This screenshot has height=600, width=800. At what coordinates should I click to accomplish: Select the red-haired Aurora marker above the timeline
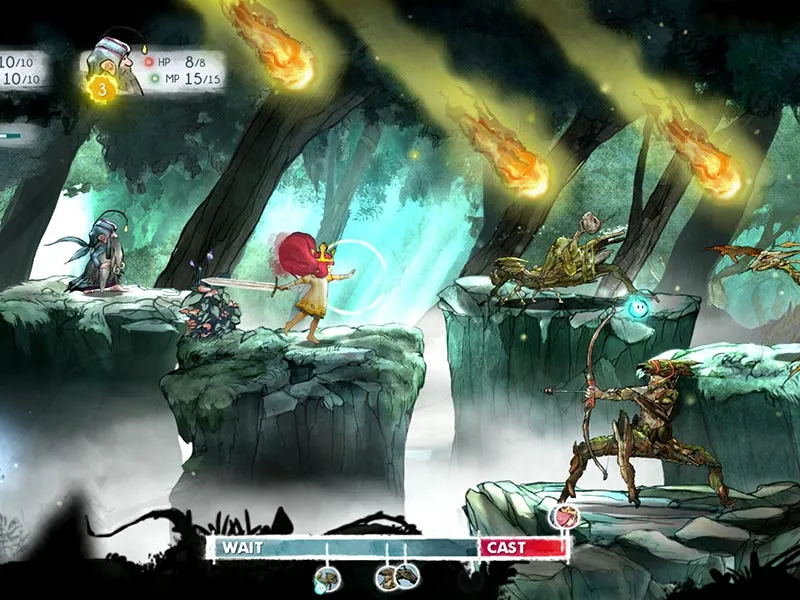pyautogui.click(x=563, y=517)
